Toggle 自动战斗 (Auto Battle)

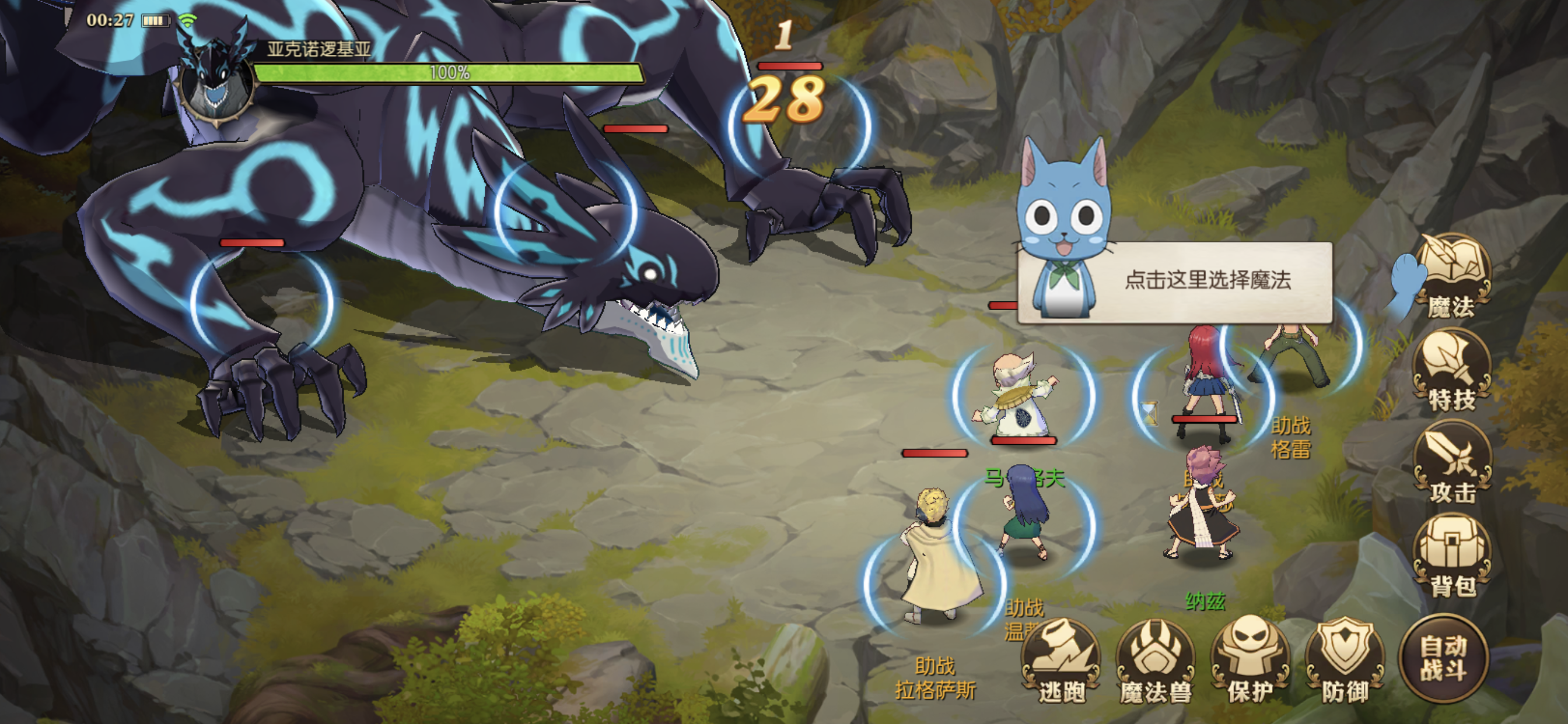[1443, 659]
